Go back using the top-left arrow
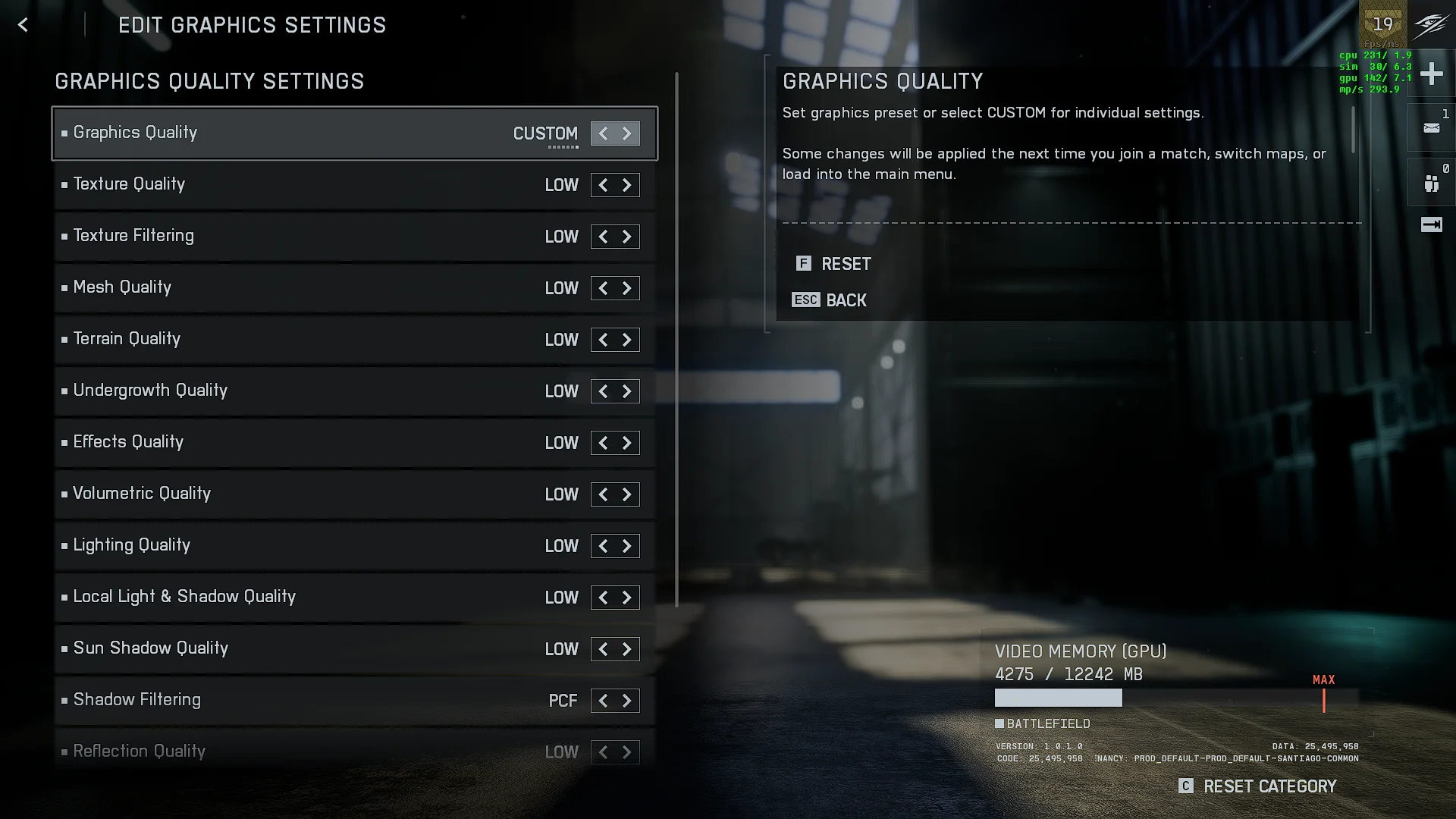Screen dimensions: 1456x819 tap(23, 25)
